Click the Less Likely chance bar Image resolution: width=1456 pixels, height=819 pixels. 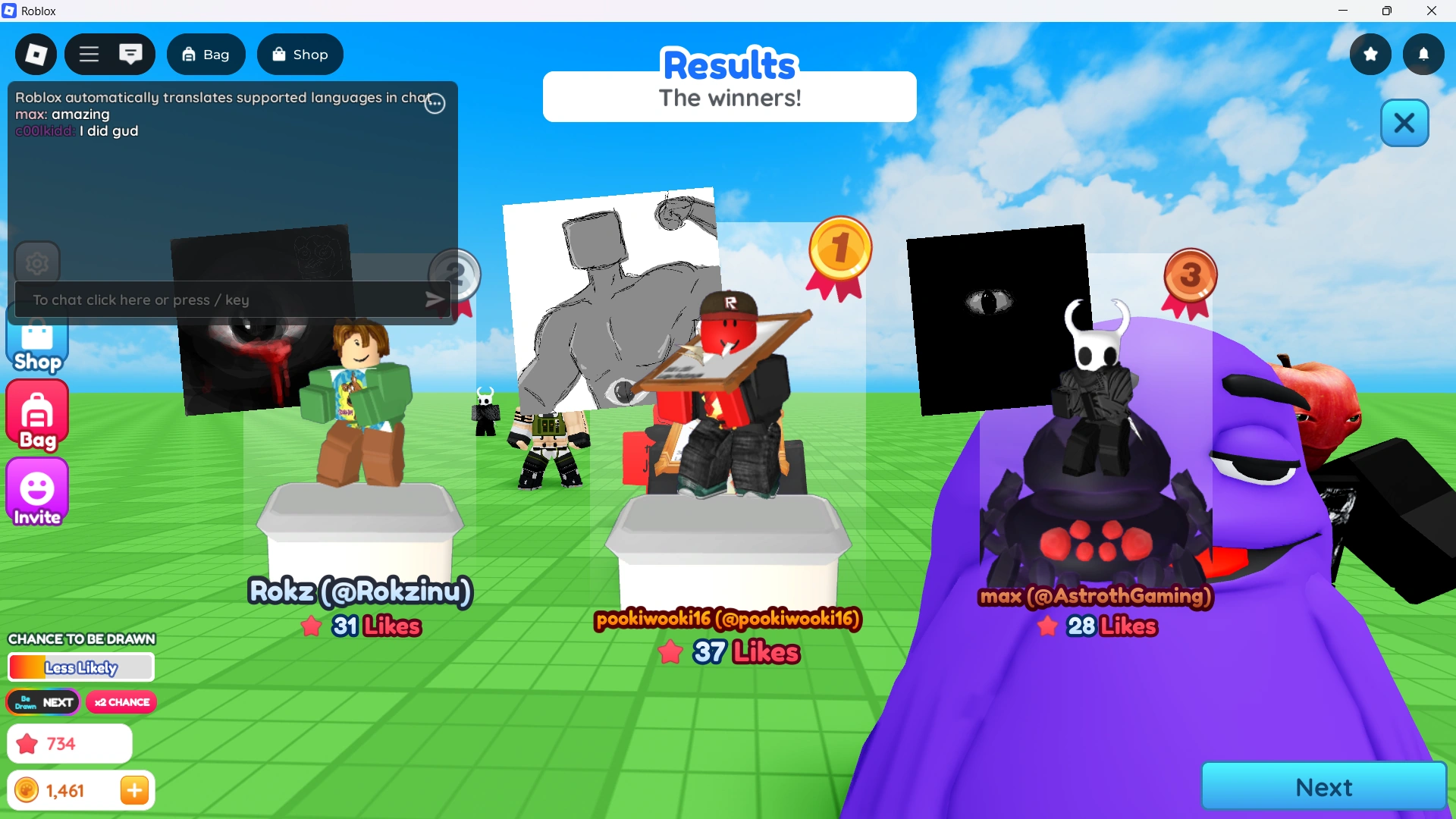[x=80, y=667]
